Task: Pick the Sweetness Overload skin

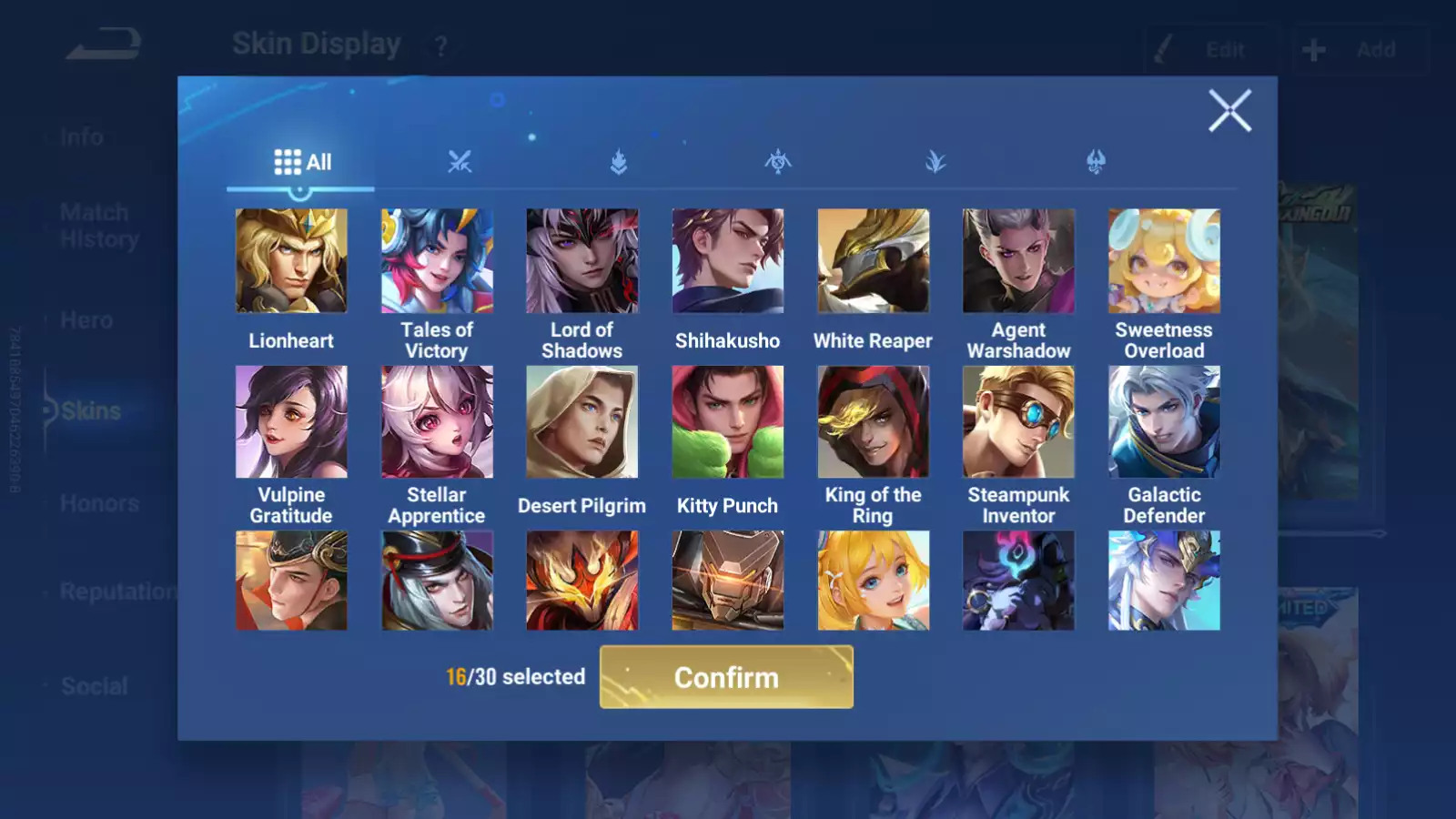Action: pyautogui.click(x=1164, y=261)
